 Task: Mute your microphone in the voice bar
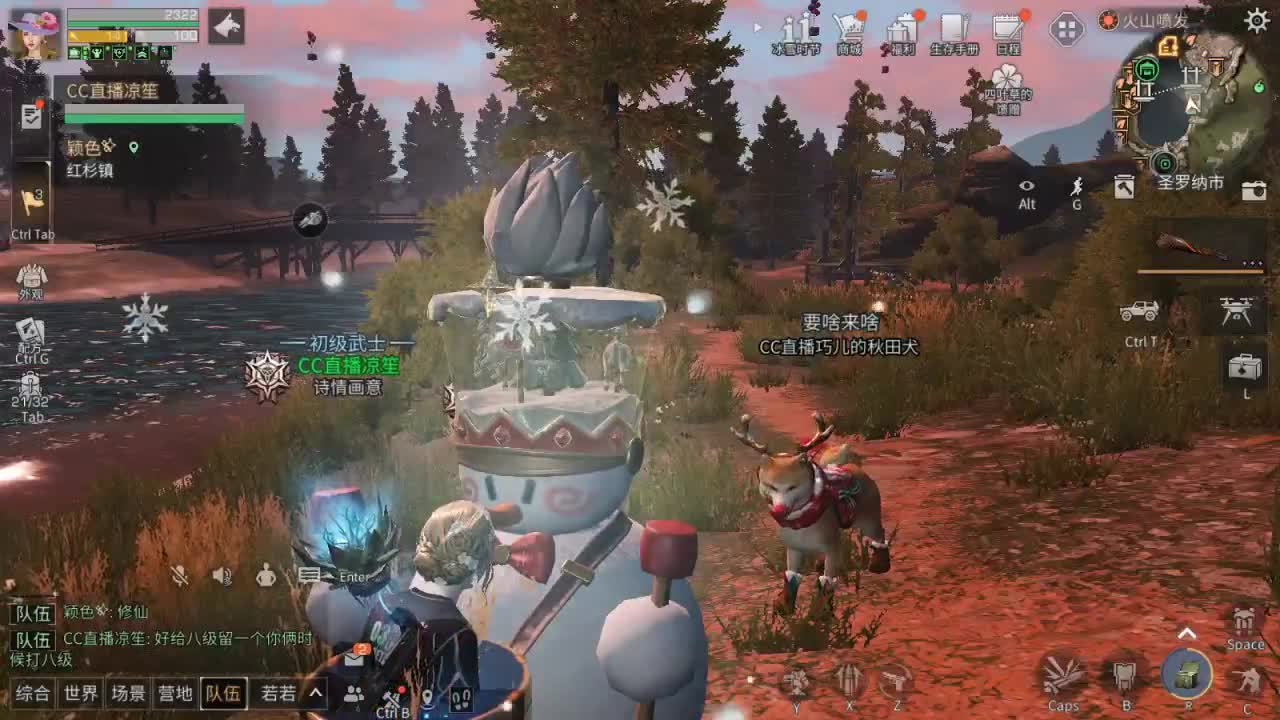point(178,576)
